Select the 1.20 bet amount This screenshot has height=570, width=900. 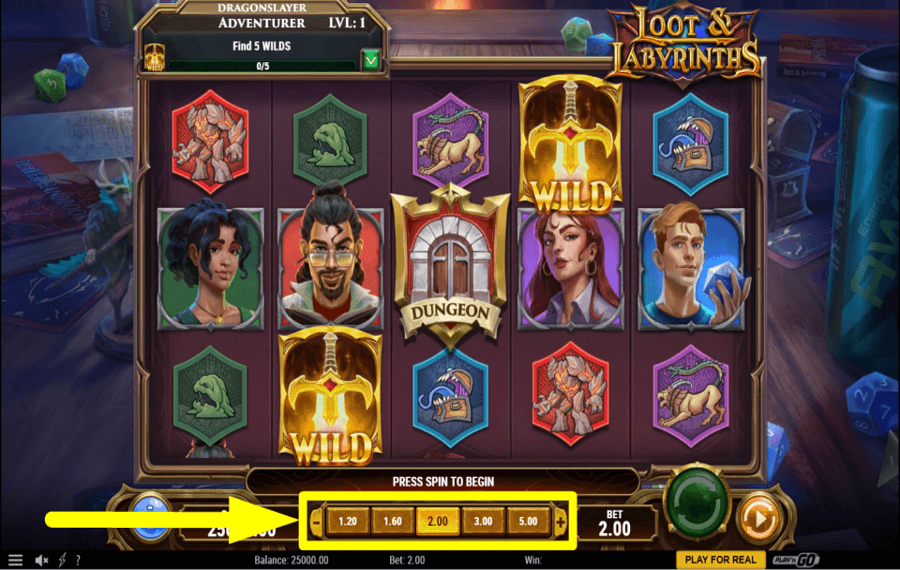point(348,521)
